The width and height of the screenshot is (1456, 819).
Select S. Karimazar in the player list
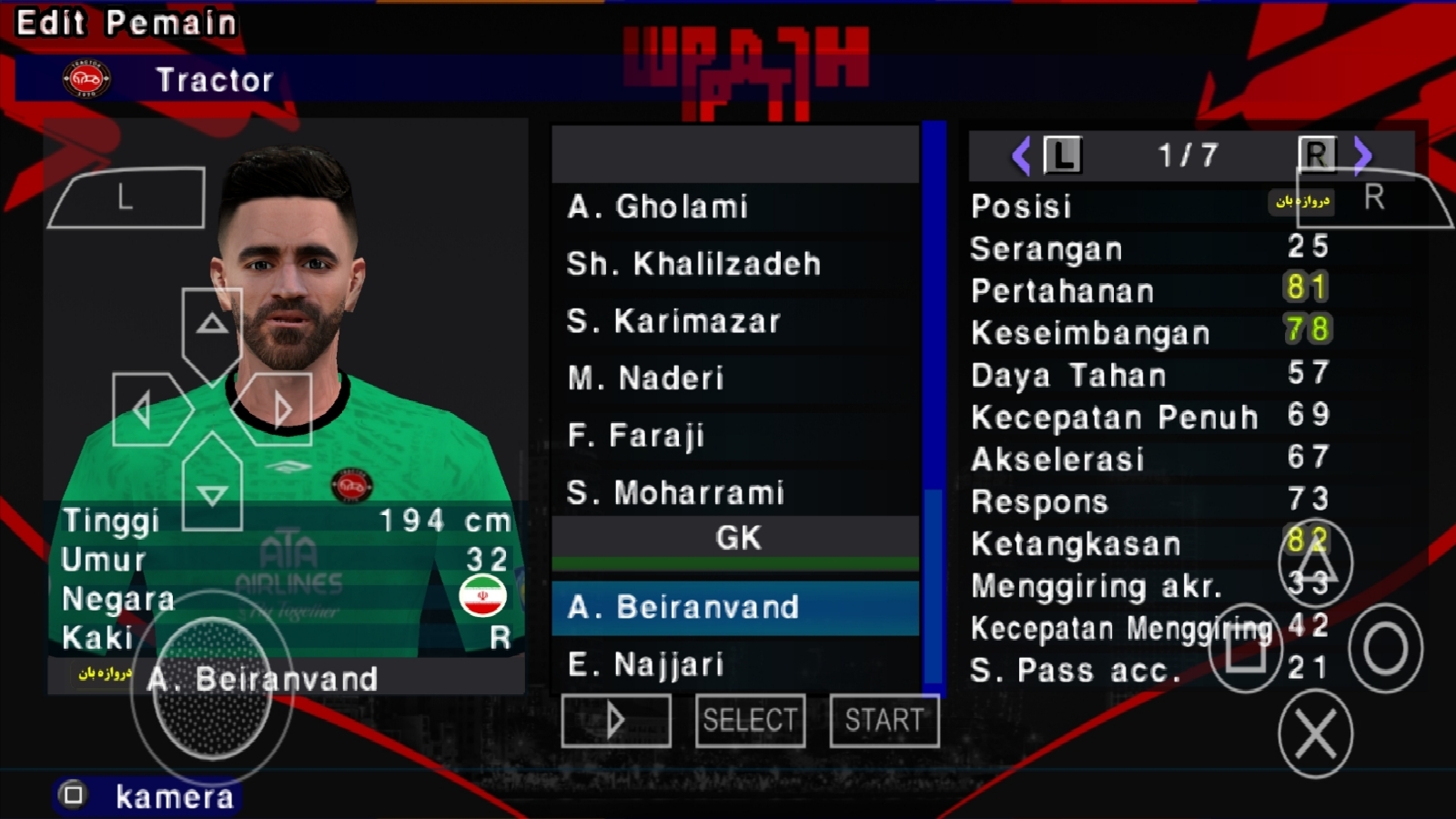[673, 321]
